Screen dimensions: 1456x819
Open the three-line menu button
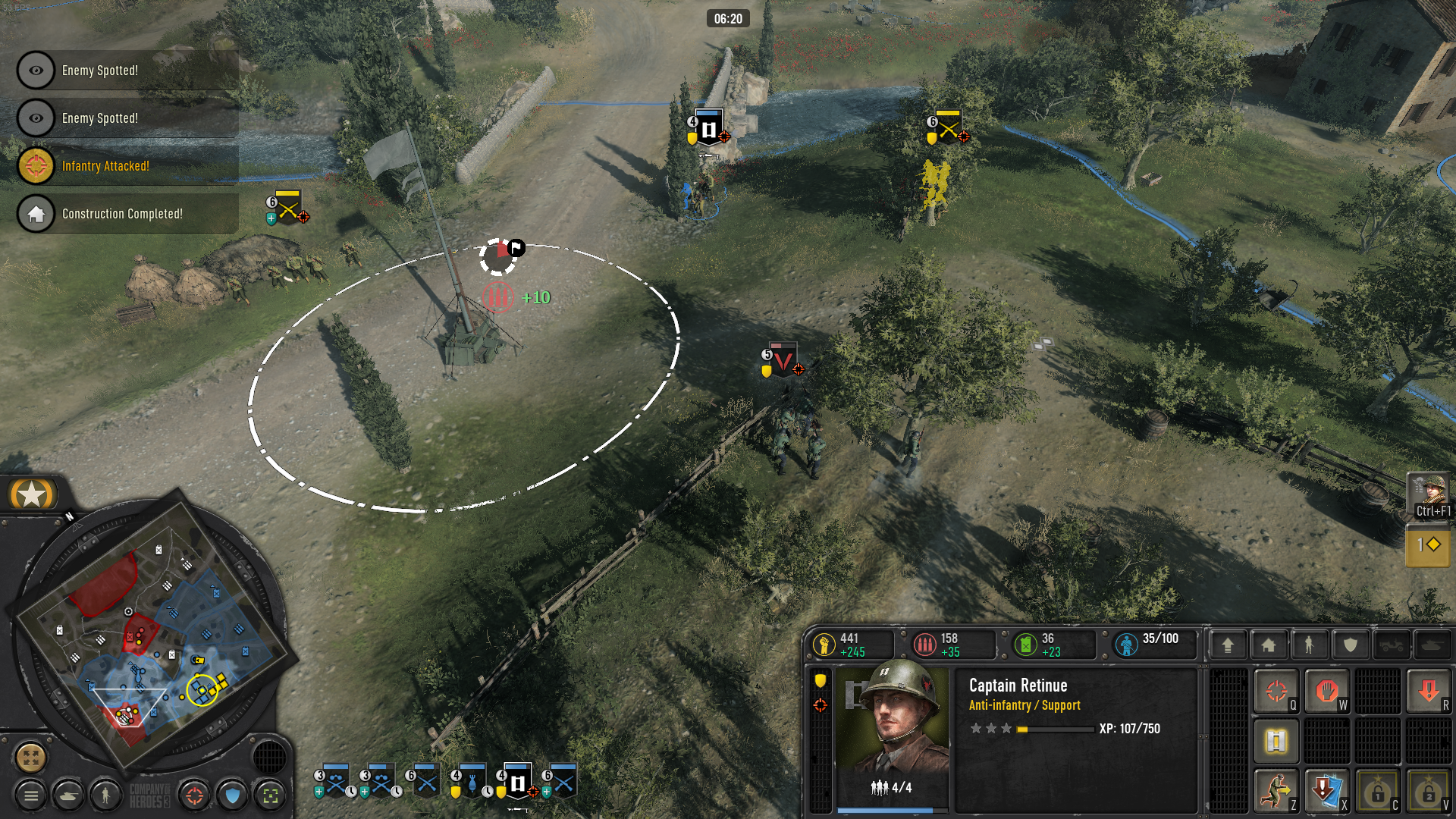31,795
